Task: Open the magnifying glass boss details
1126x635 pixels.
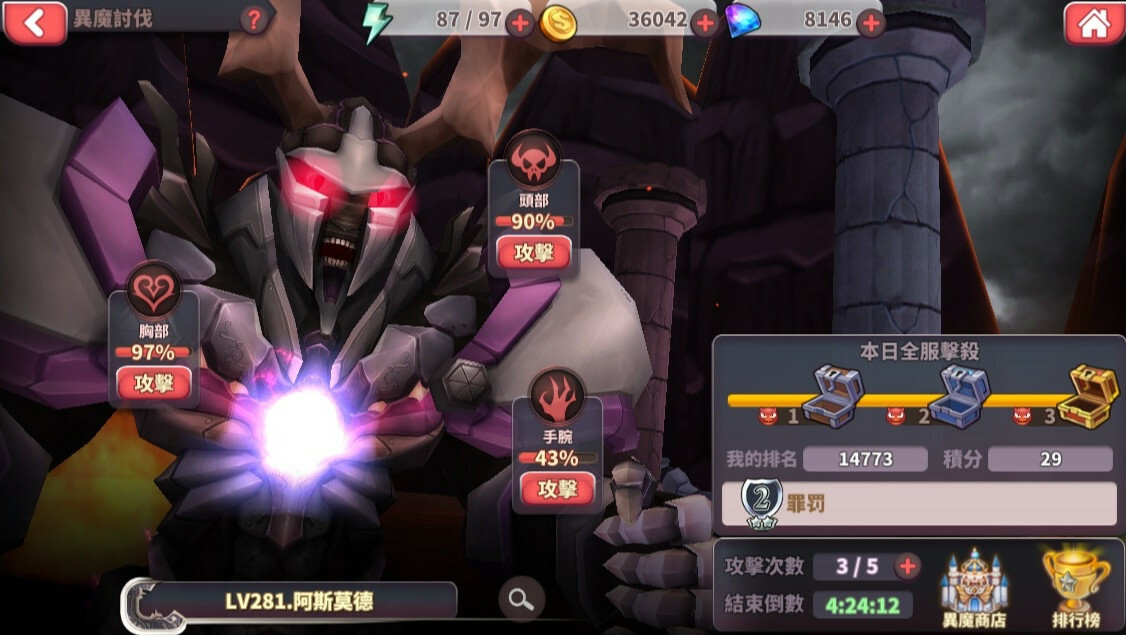Action: point(521,599)
